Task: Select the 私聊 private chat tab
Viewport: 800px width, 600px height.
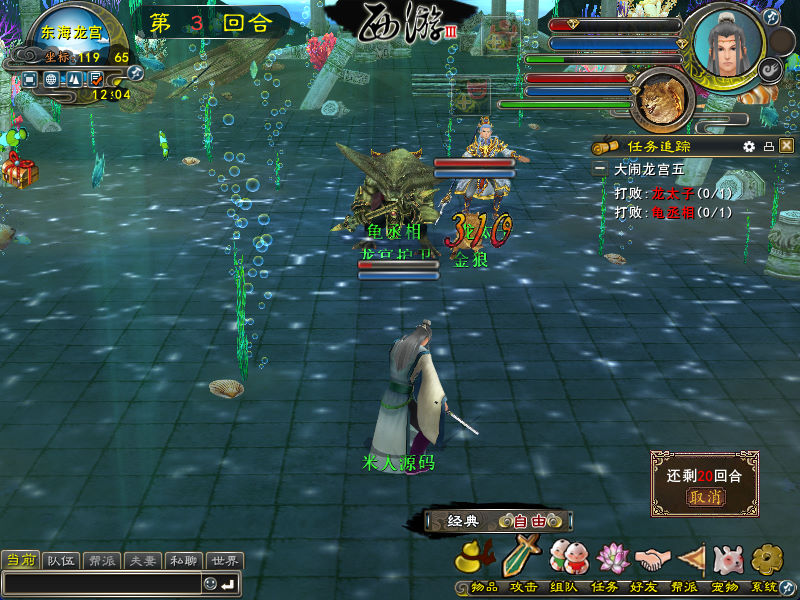Action: (x=183, y=561)
